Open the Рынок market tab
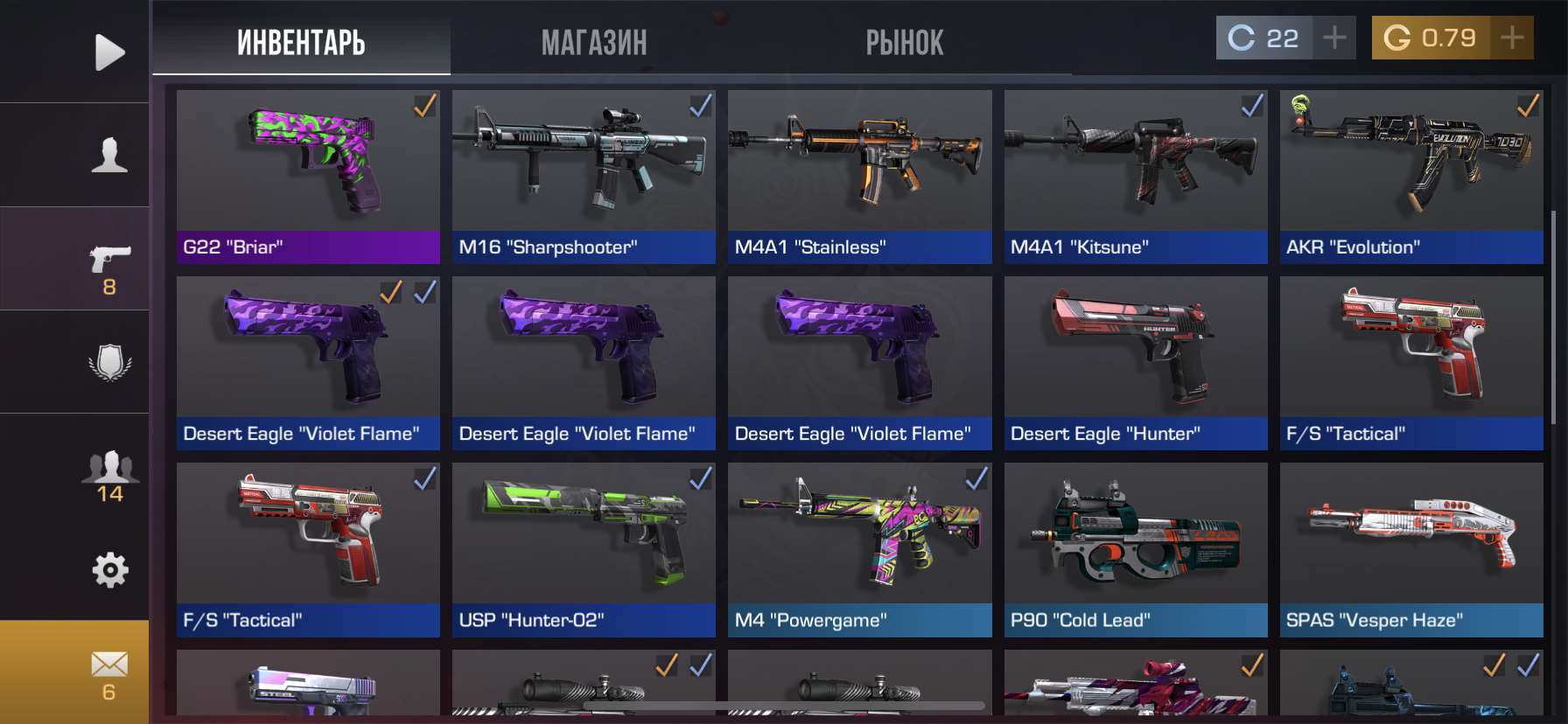The height and width of the screenshot is (724, 1568). [904, 42]
